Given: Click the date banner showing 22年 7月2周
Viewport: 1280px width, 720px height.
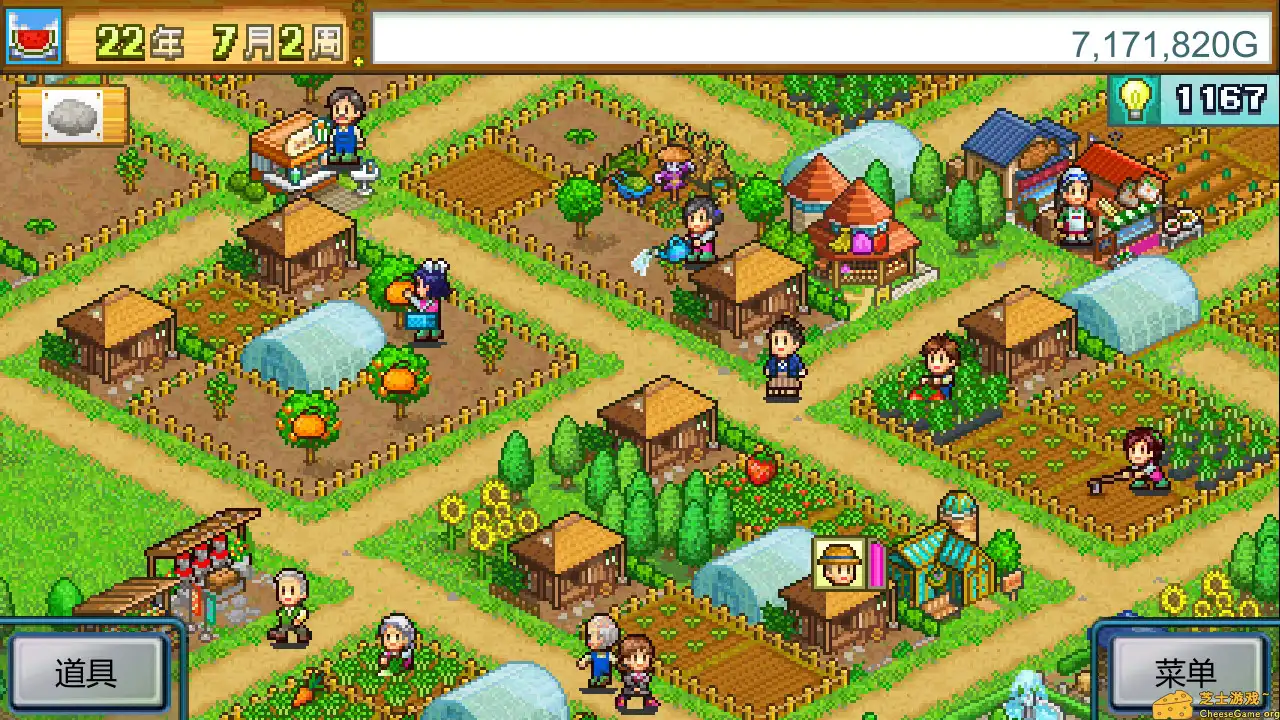Looking at the screenshot, I should tap(215, 40).
